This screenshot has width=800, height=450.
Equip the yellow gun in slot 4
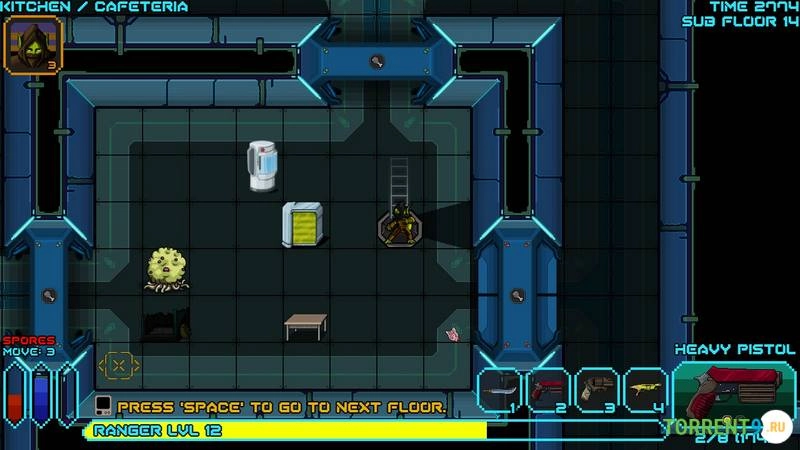[645, 391]
